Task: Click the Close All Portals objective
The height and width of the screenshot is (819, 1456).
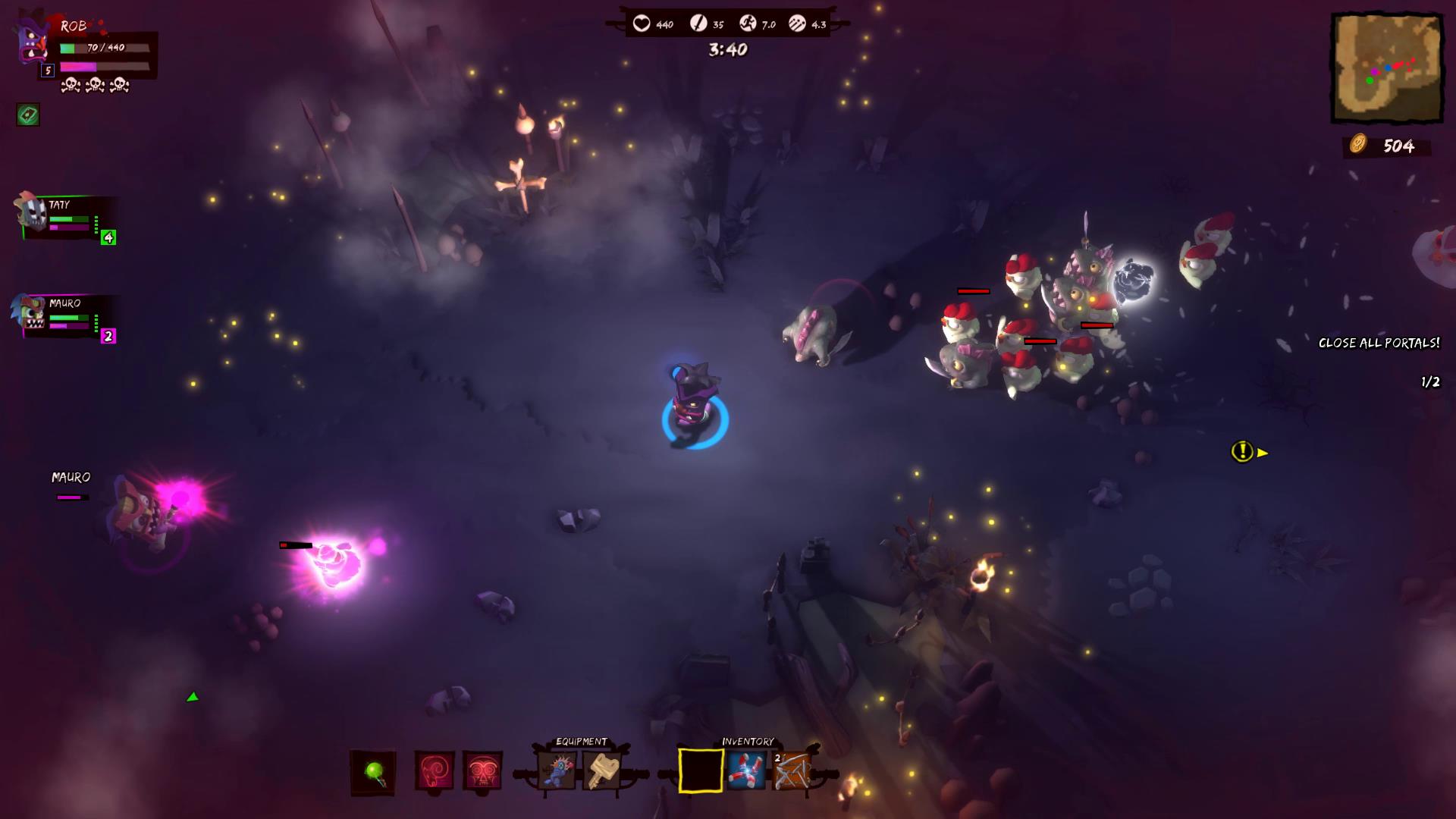Action: click(x=1379, y=343)
